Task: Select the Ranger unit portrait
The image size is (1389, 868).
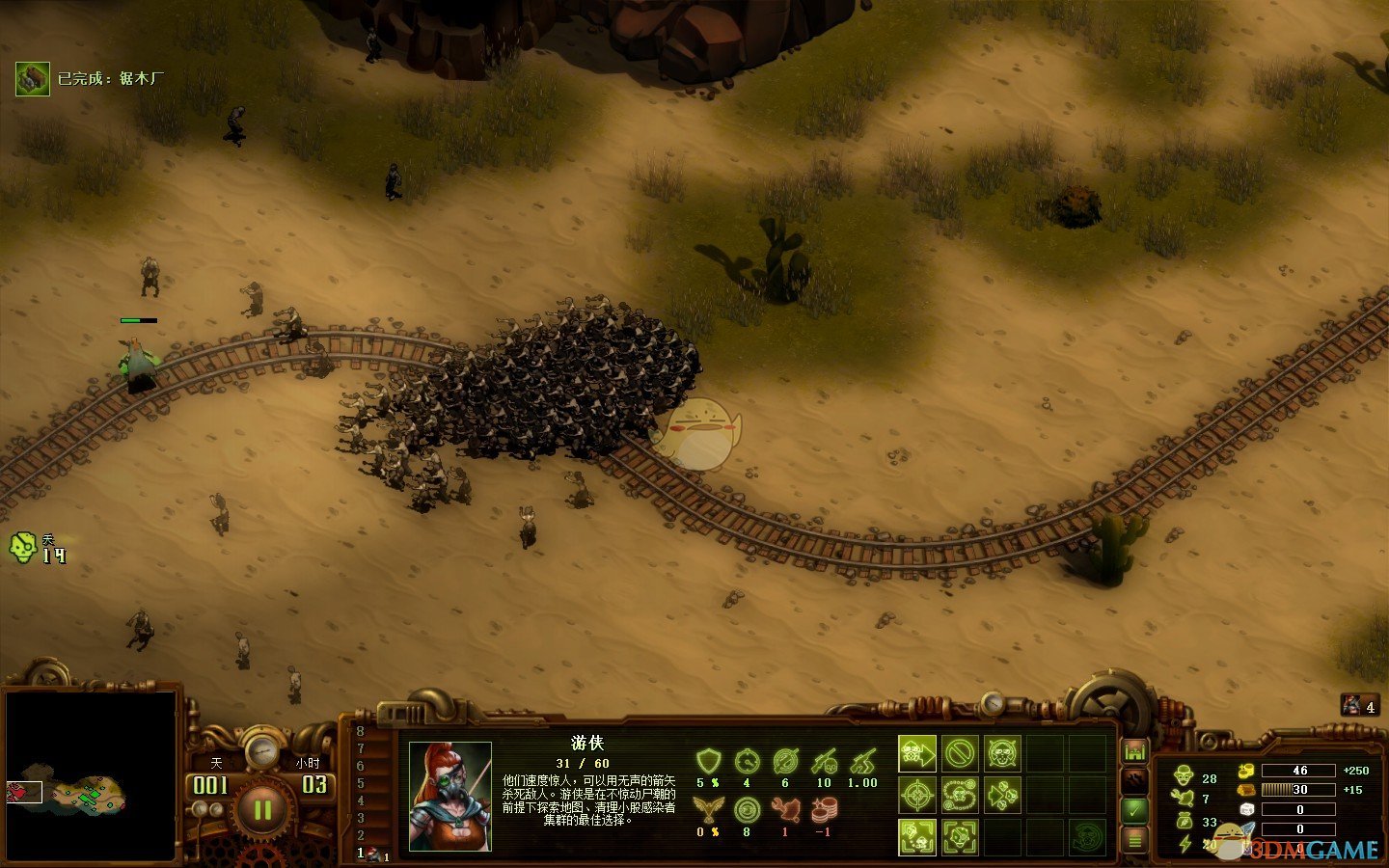Action: 449,796
